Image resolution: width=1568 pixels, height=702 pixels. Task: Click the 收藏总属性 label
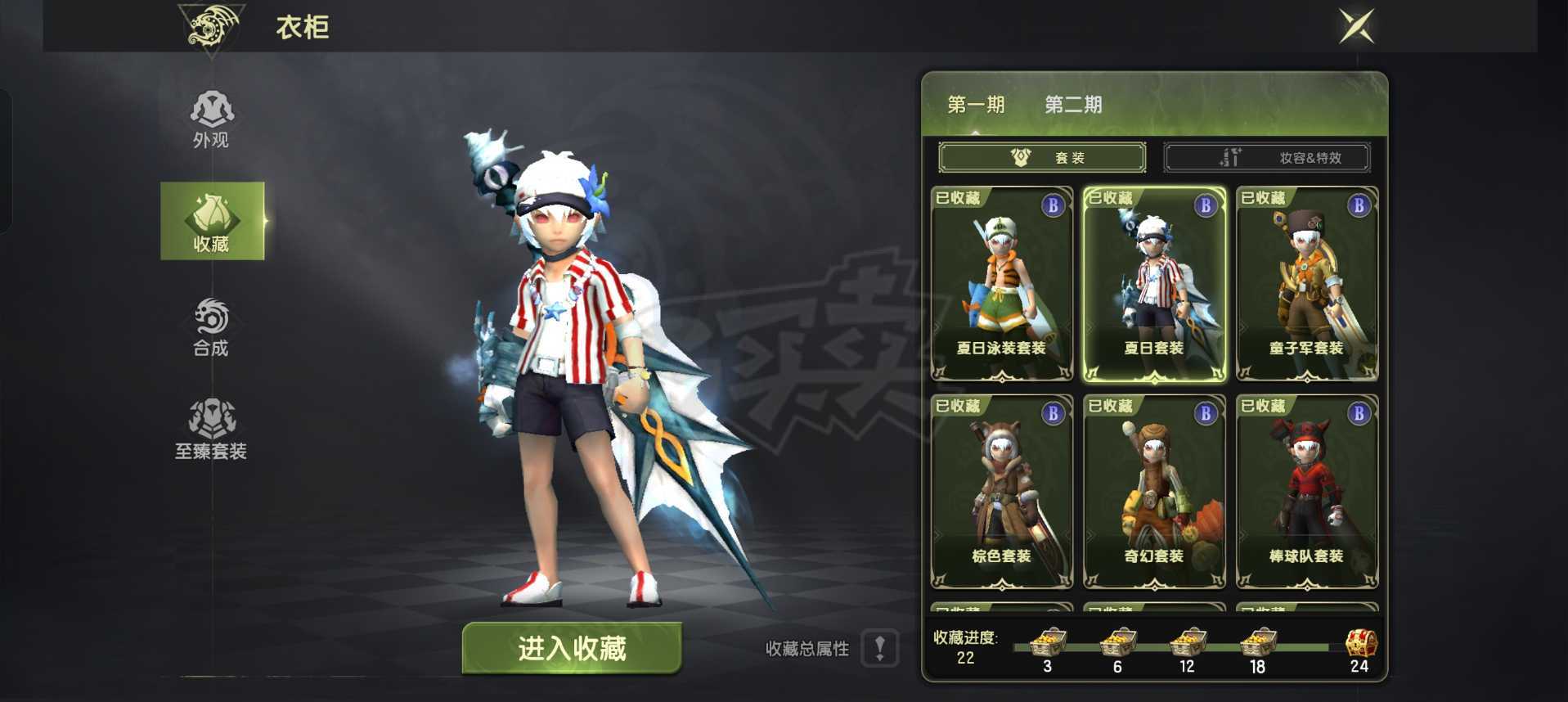[x=806, y=649]
